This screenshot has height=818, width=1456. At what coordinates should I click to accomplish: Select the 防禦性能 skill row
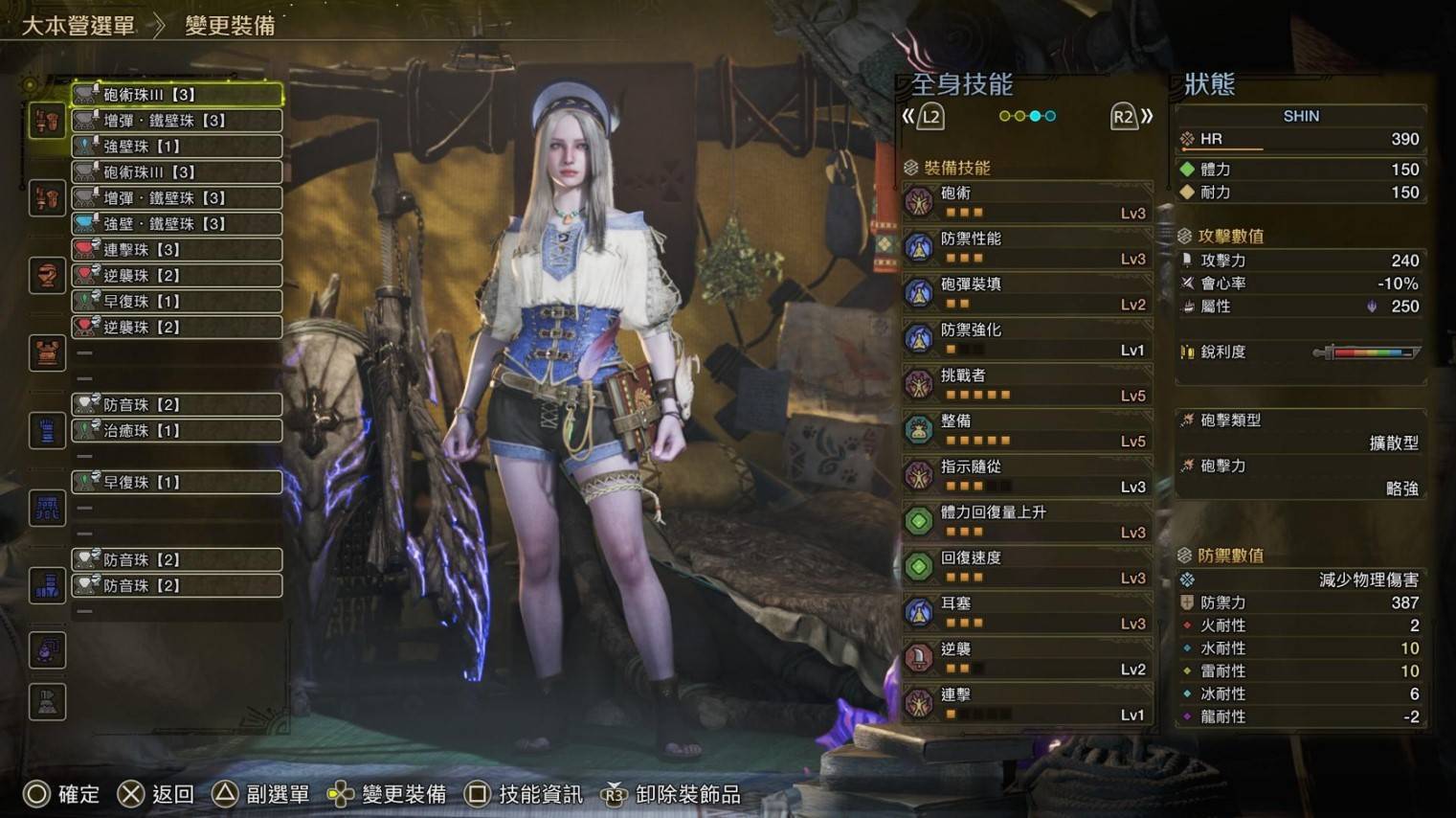[x=1026, y=248]
